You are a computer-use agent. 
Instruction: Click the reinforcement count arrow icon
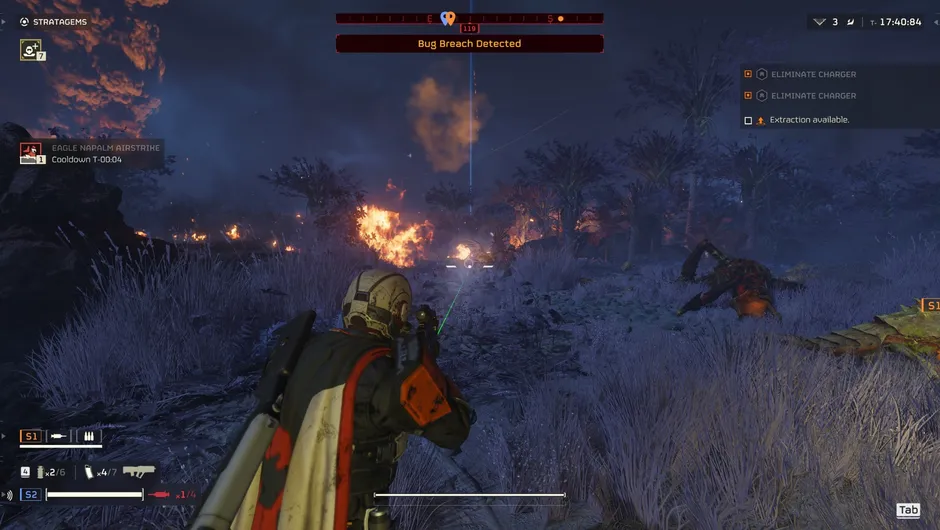point(820,21)
